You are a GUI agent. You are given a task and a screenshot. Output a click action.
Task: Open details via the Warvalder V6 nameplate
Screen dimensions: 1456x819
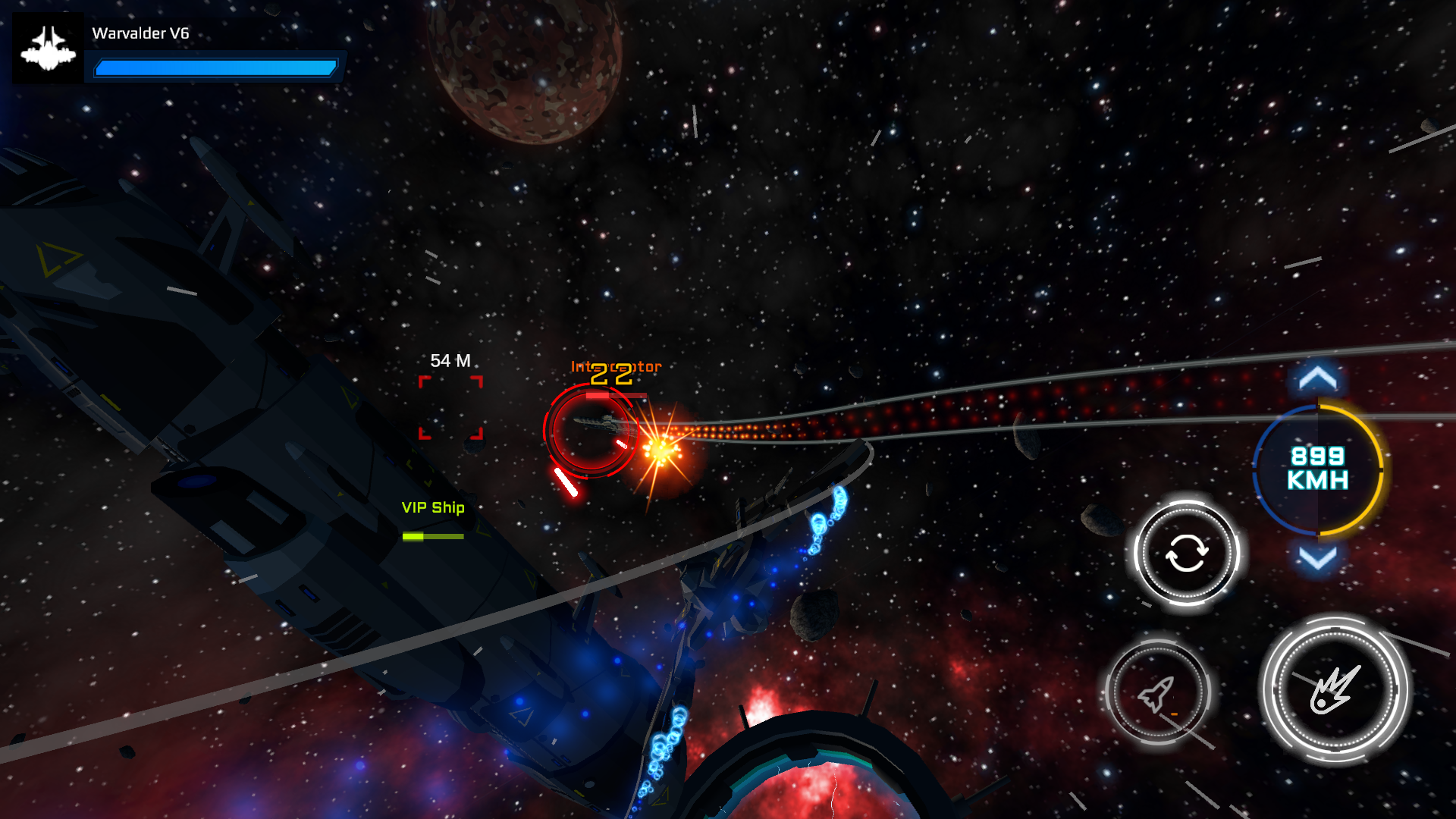[140, 33]
